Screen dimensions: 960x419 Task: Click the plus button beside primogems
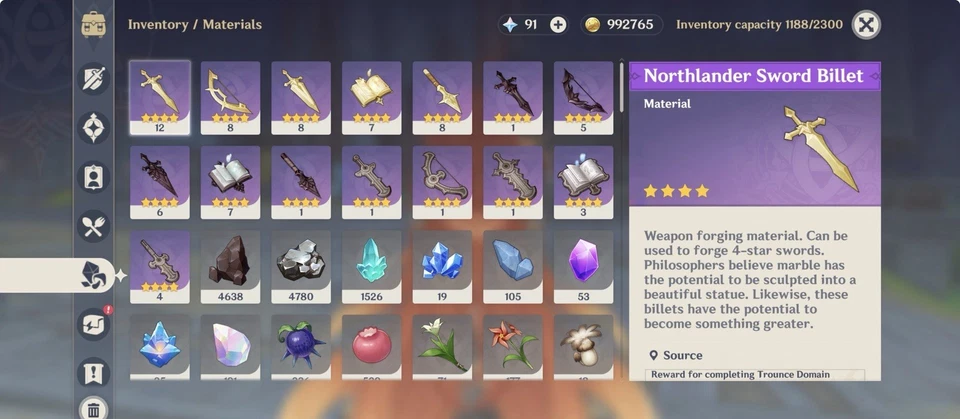coord(558,25)
